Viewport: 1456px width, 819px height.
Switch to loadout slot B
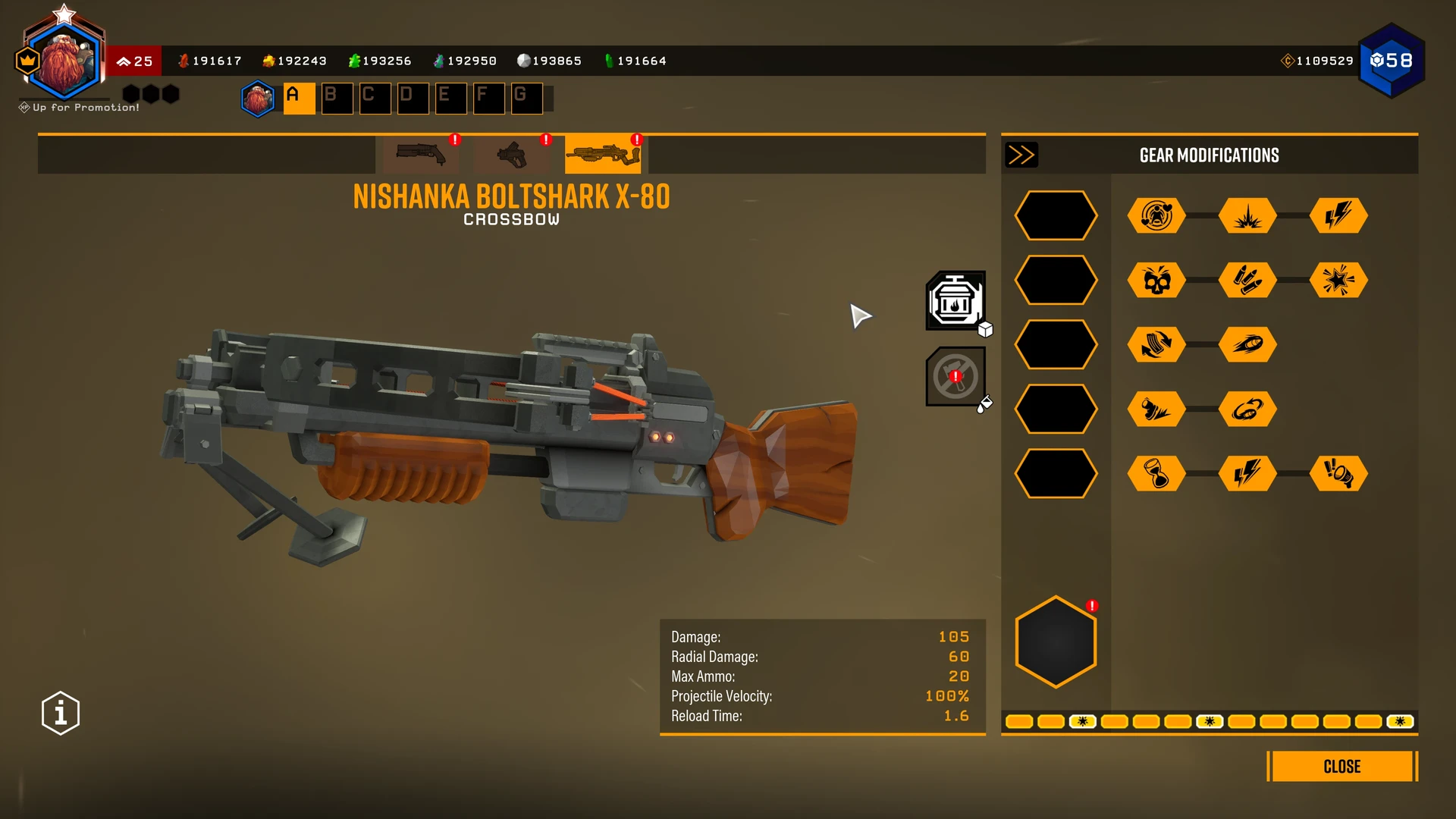coord(337,99)
